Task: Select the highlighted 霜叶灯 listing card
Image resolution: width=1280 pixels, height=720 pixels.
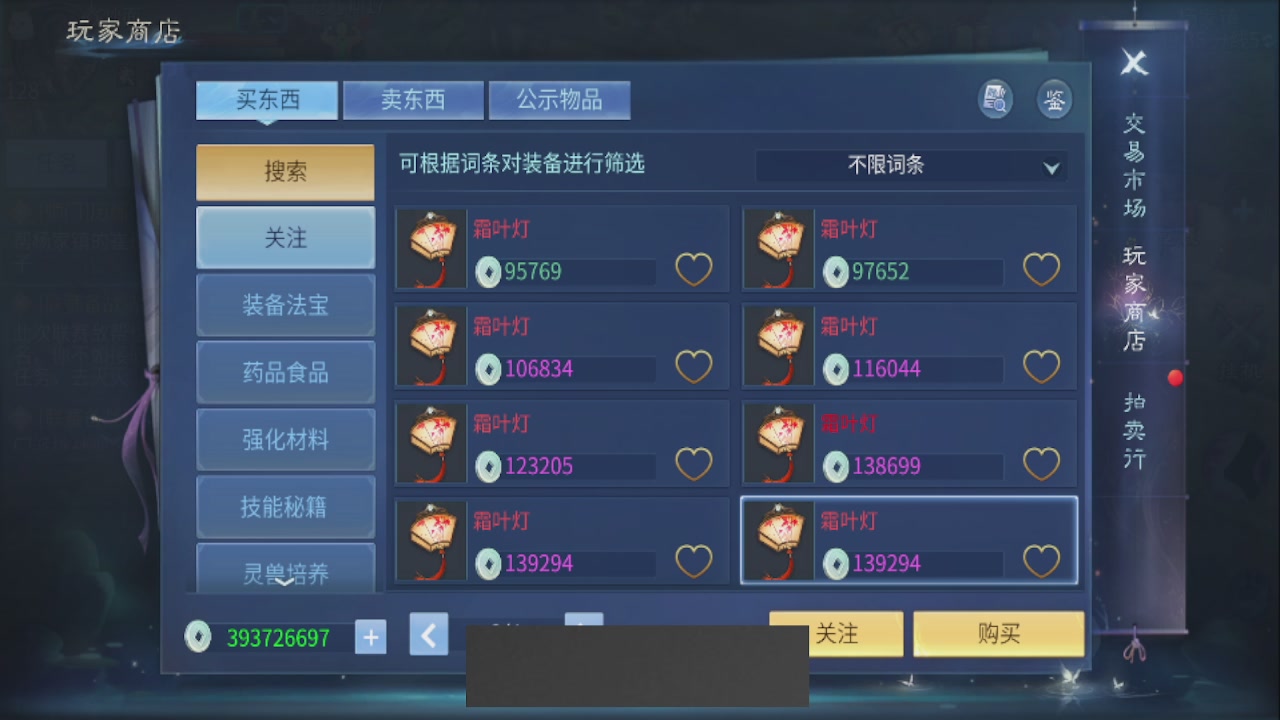Action: coord(909,540)
